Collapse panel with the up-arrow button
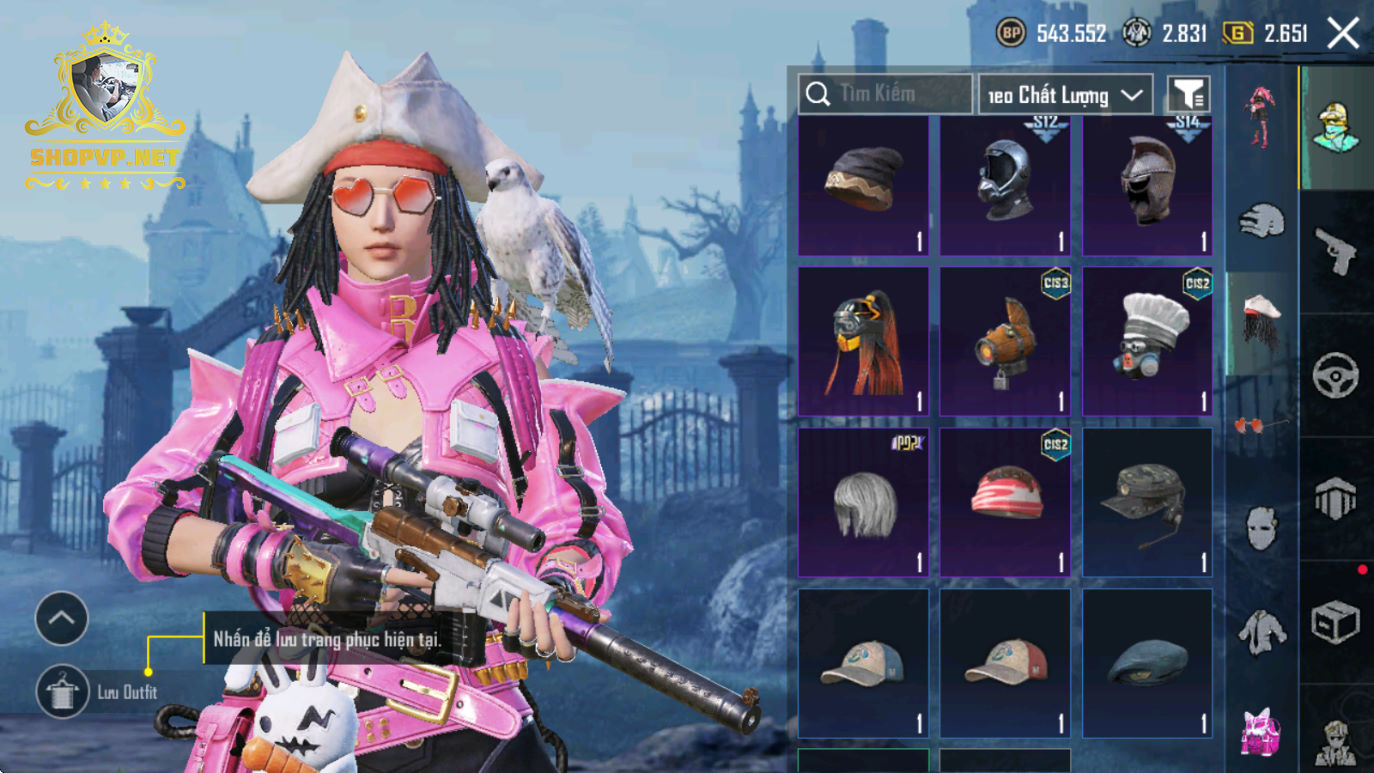Screen dimensions: 1374x773 [62, 619]
